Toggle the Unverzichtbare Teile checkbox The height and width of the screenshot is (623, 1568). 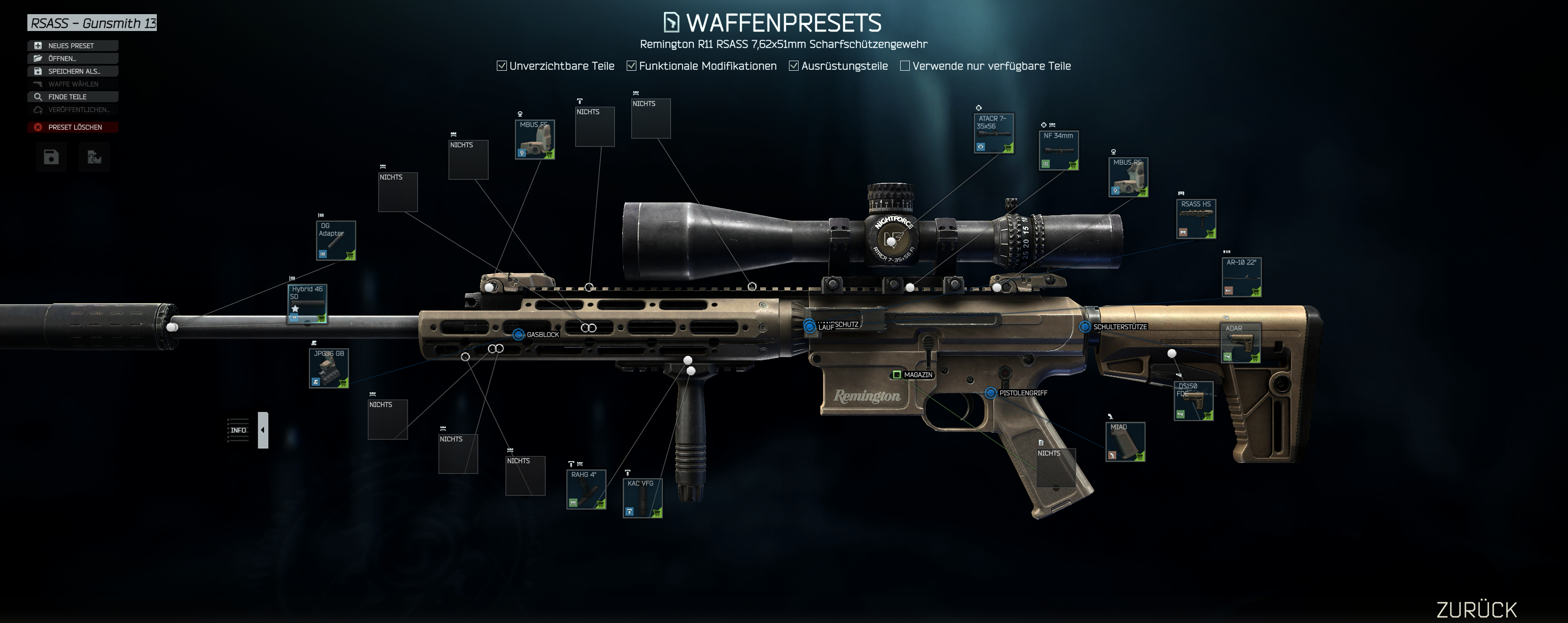(502, 66)
